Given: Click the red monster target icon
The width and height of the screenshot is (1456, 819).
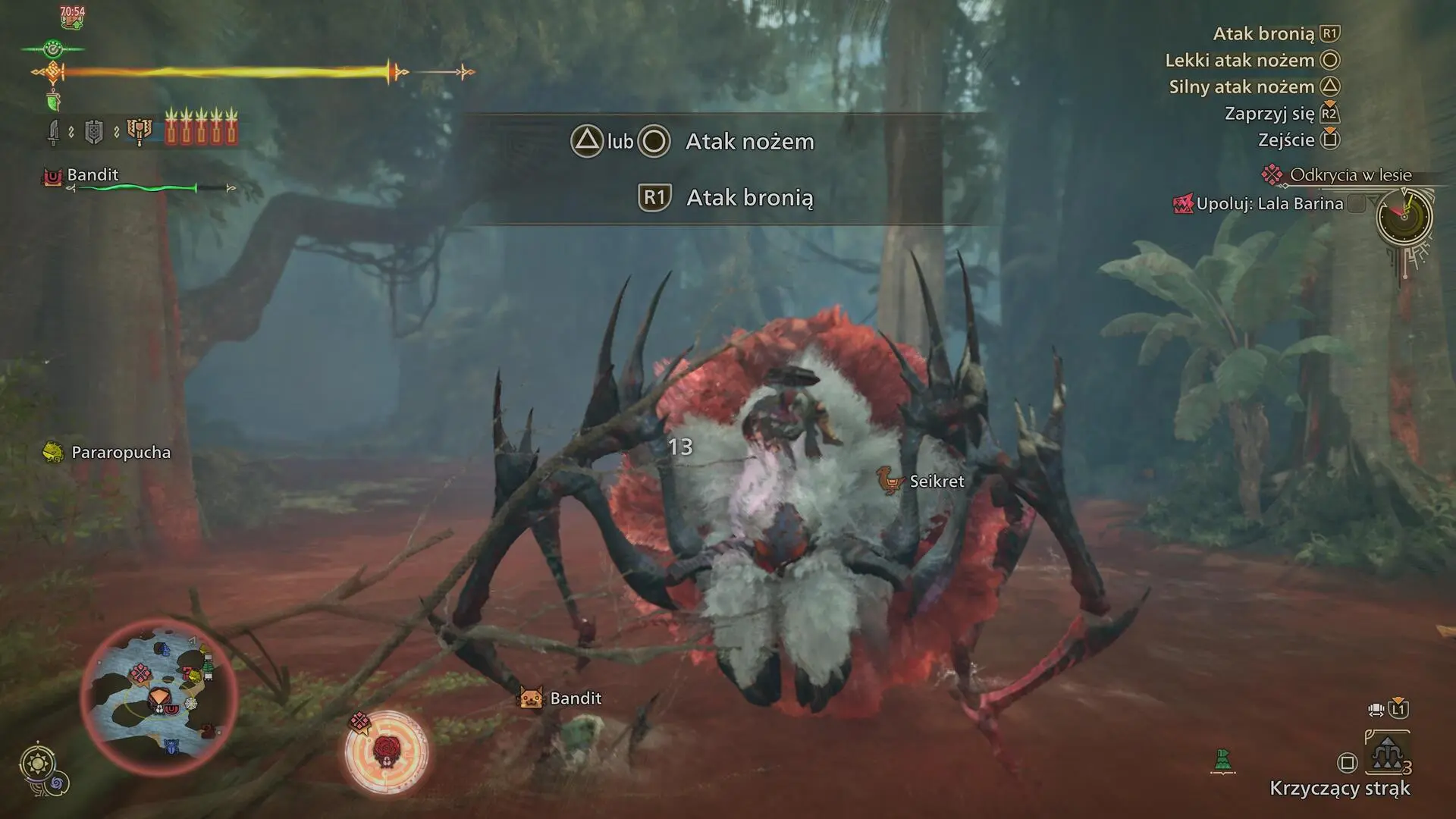Looking at the screenshot, I should [386, 752].
